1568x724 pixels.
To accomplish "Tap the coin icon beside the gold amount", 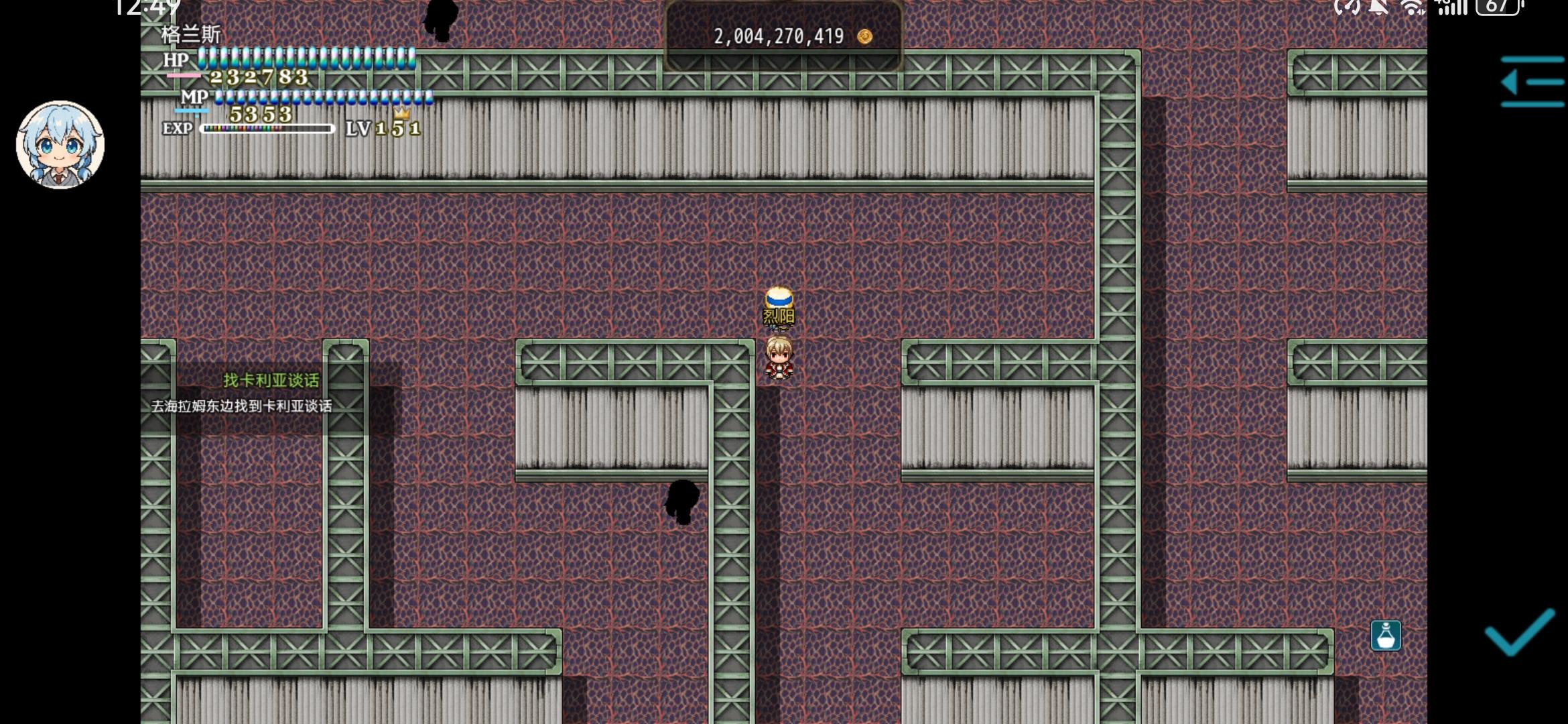I will click(864, 38).
